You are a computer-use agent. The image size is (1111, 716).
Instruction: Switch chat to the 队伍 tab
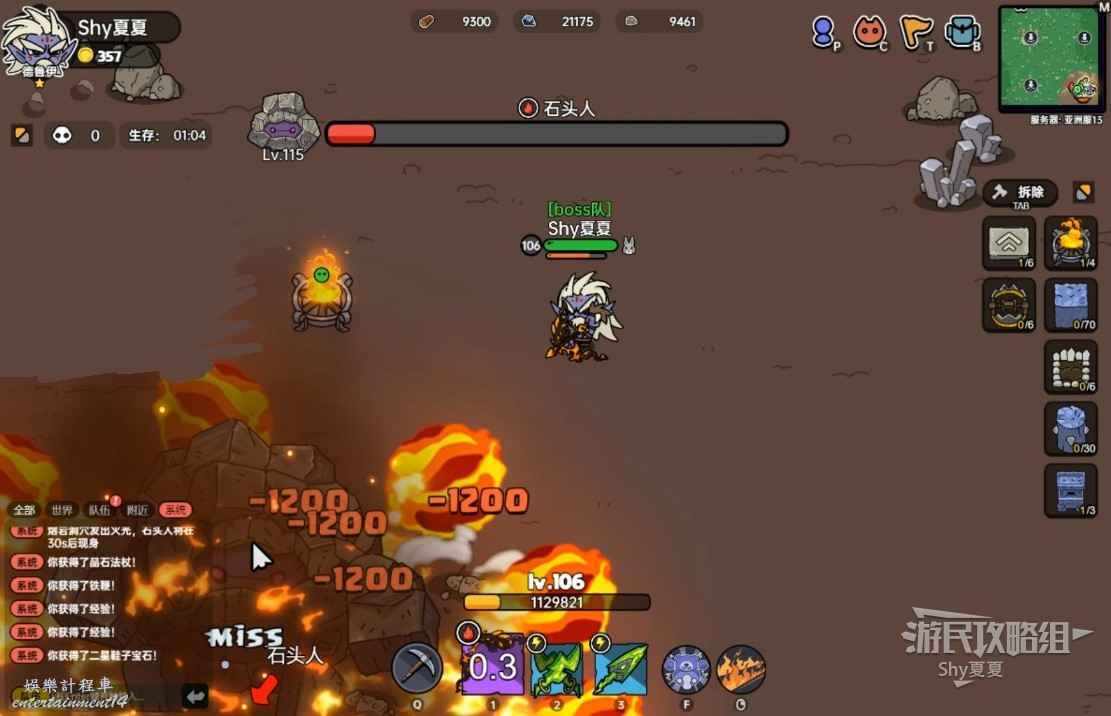(x=100, y=510)
